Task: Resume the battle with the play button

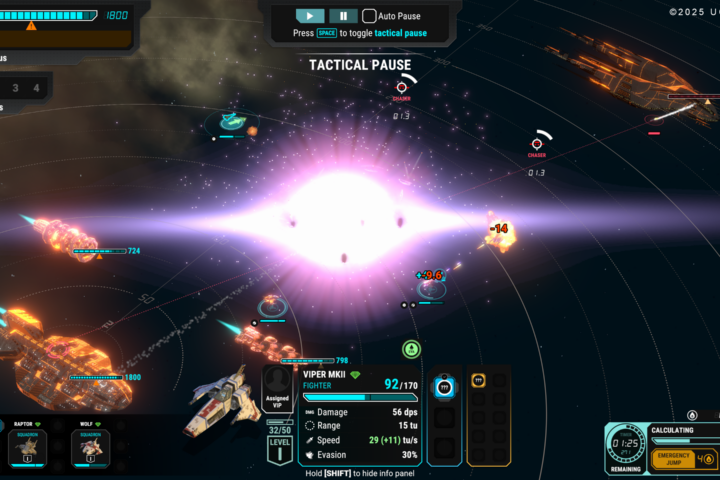Action: [310, 16]
